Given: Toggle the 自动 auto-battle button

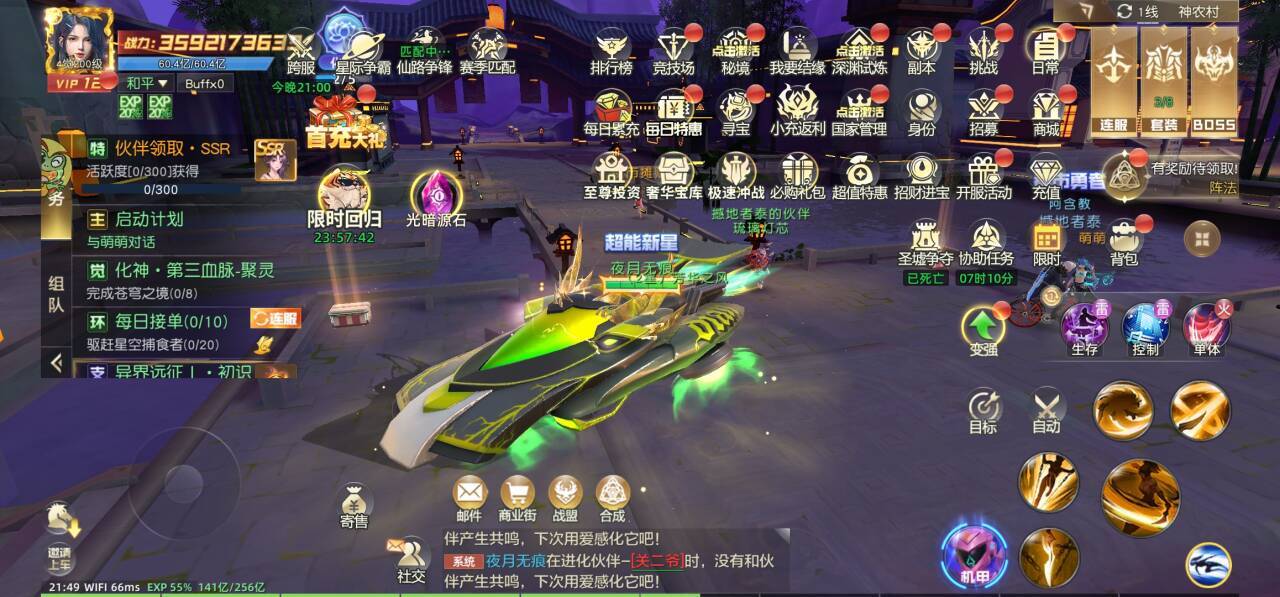Looking at the screenshot, I should (x=1046, y=408).
